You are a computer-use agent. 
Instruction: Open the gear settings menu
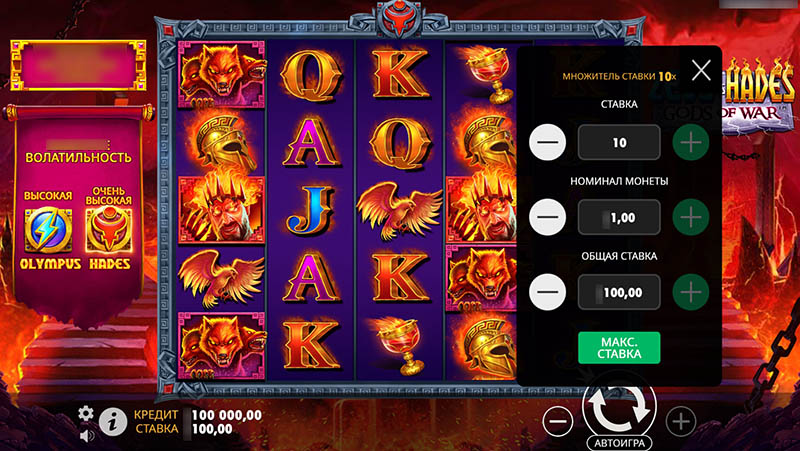tap(86, 414)
